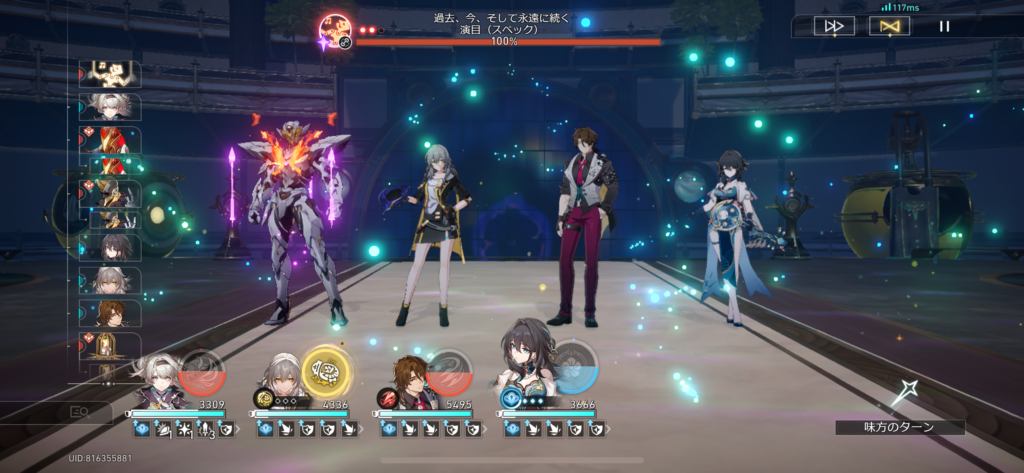Activate Ruan Mei's blue ultimate icon
The height and width of the screenshot is (473, 1024).
(574, 367)
